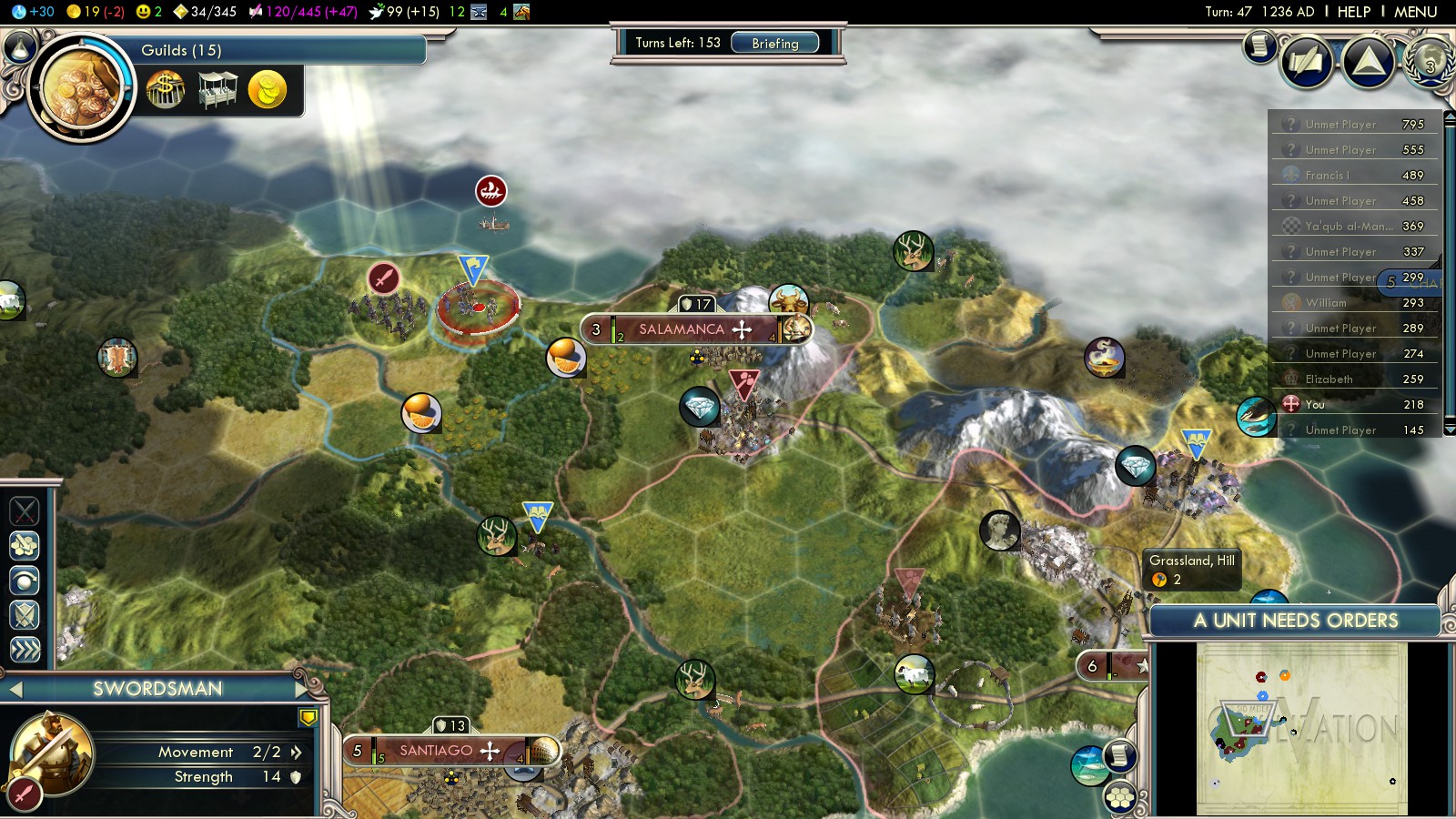Choose the fortify shield-and-swords unit action
Screen dimensions: 1456x819
click(x=25, y=616)
